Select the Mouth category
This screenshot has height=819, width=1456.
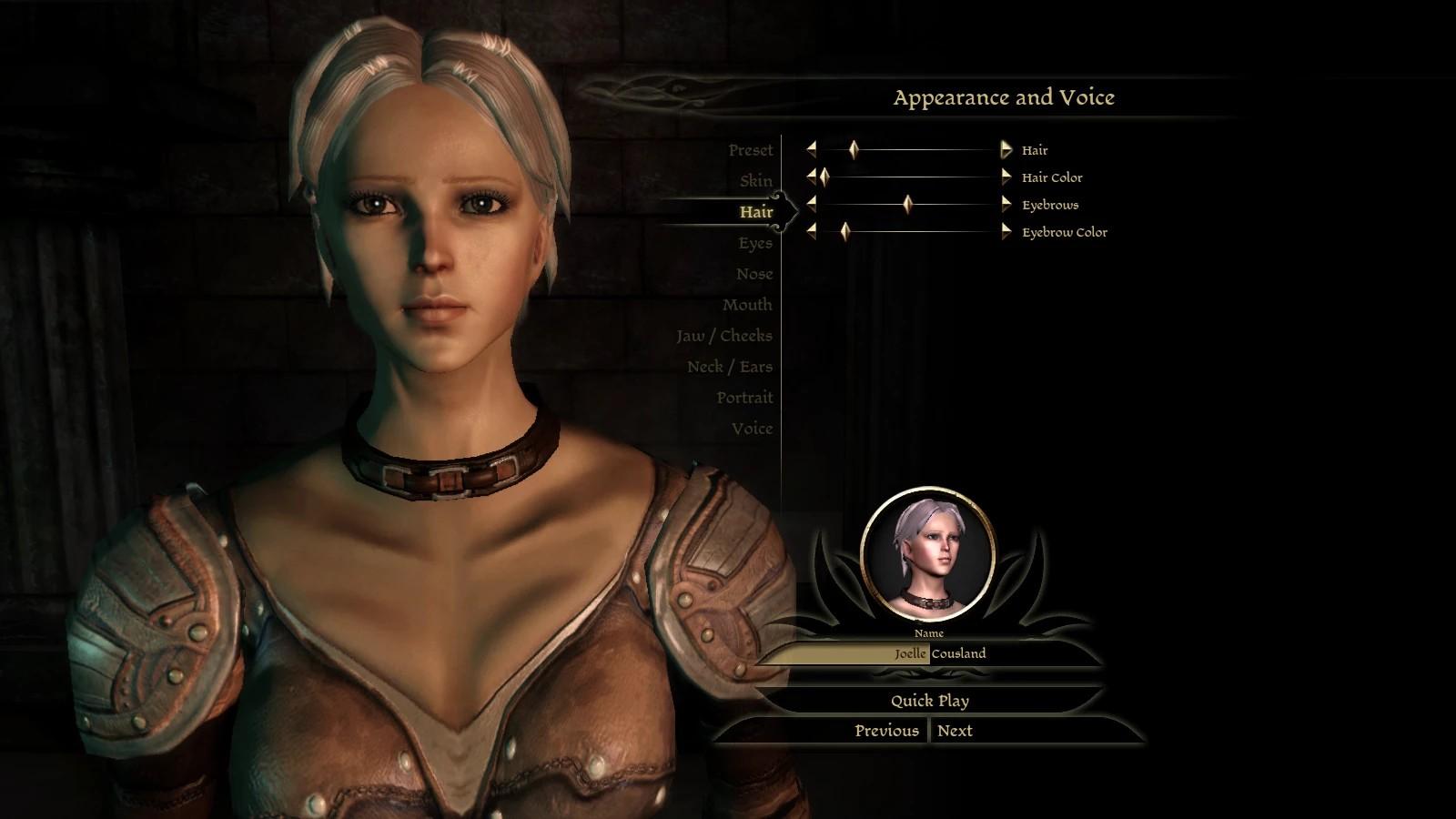(746, 305)
